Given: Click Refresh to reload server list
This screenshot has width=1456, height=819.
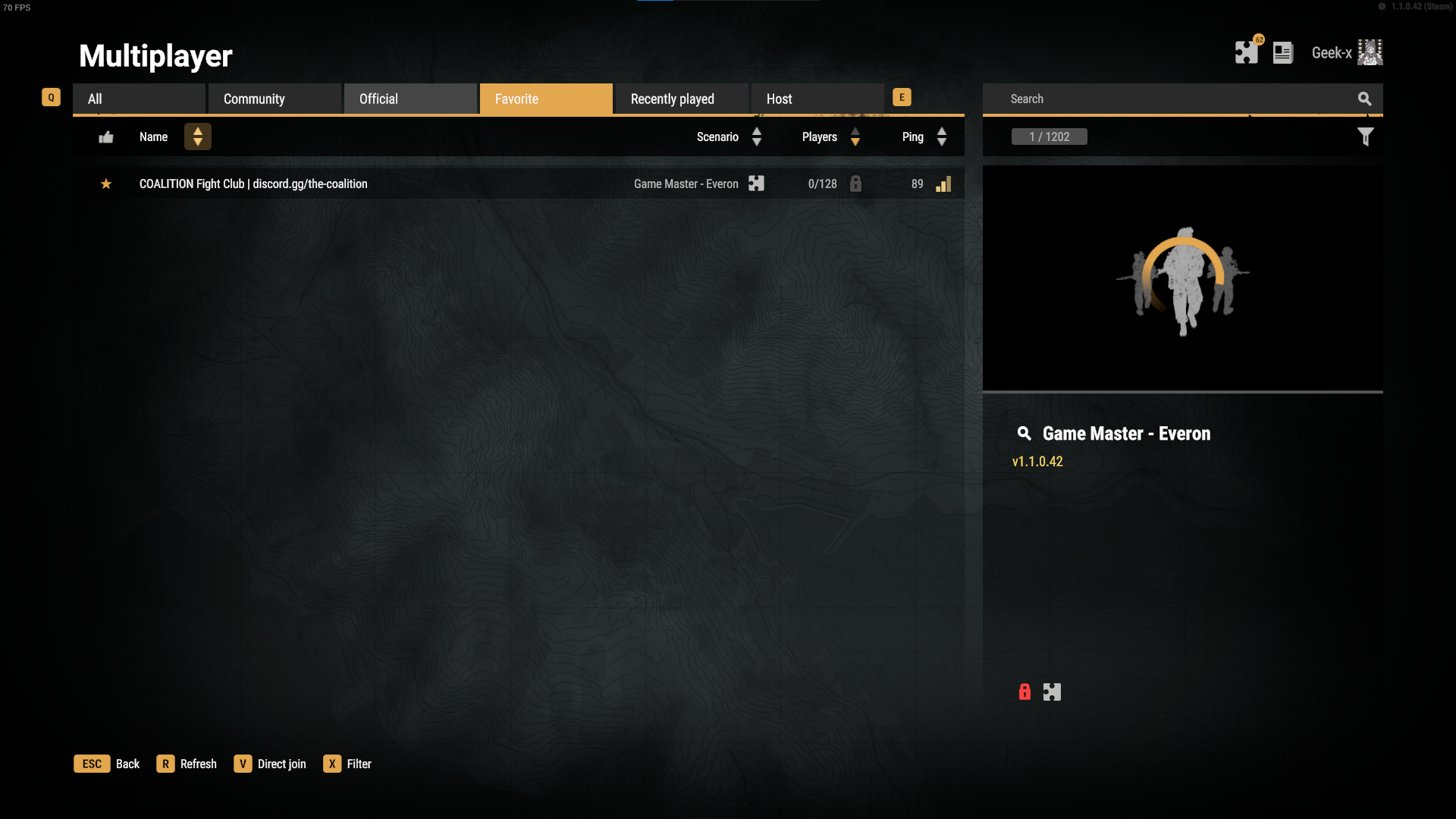Looking at the screenshot, I should pos(187,764).
